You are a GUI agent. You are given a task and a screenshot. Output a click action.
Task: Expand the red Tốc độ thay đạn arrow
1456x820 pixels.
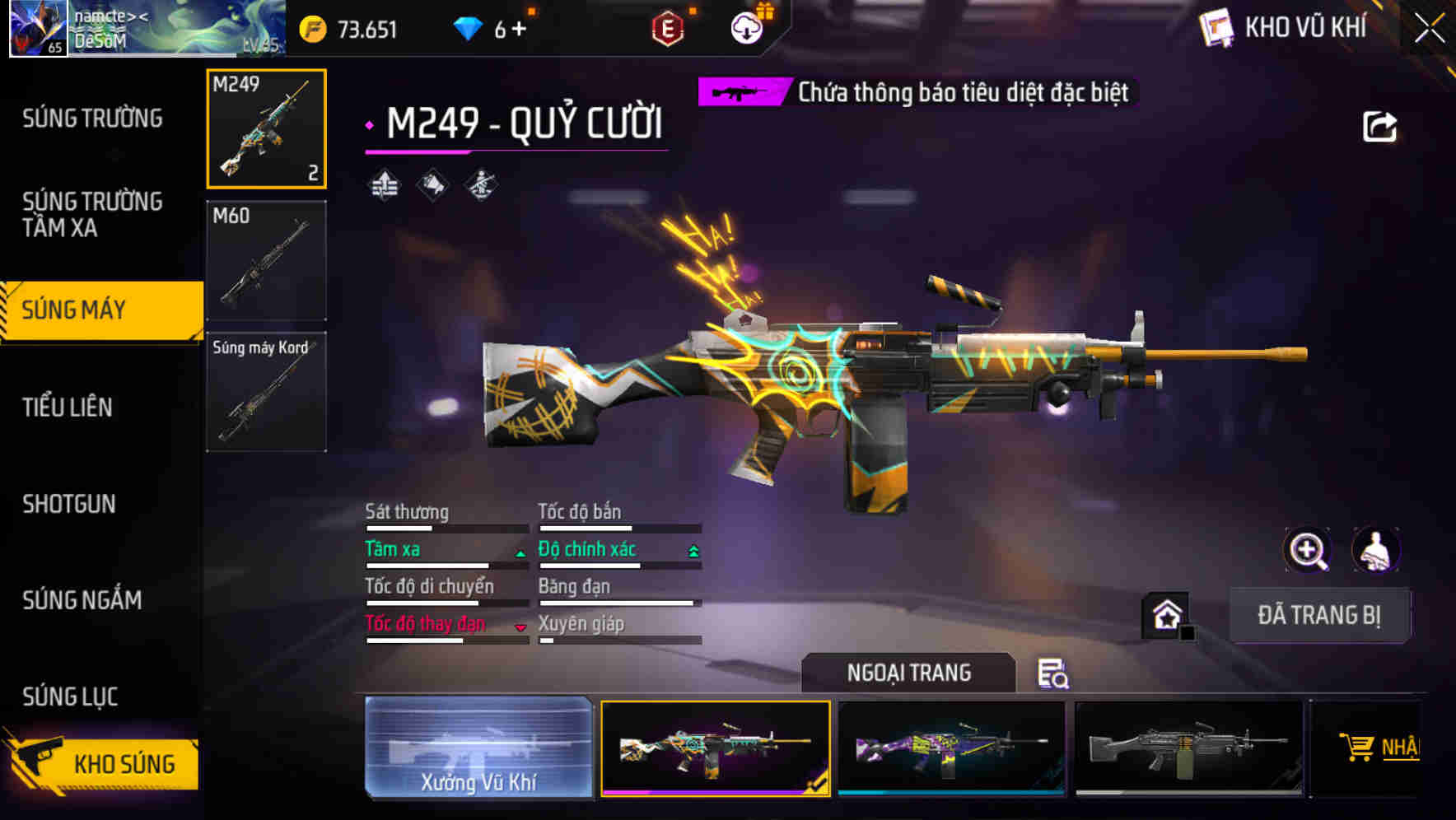[x=521, y=627]
